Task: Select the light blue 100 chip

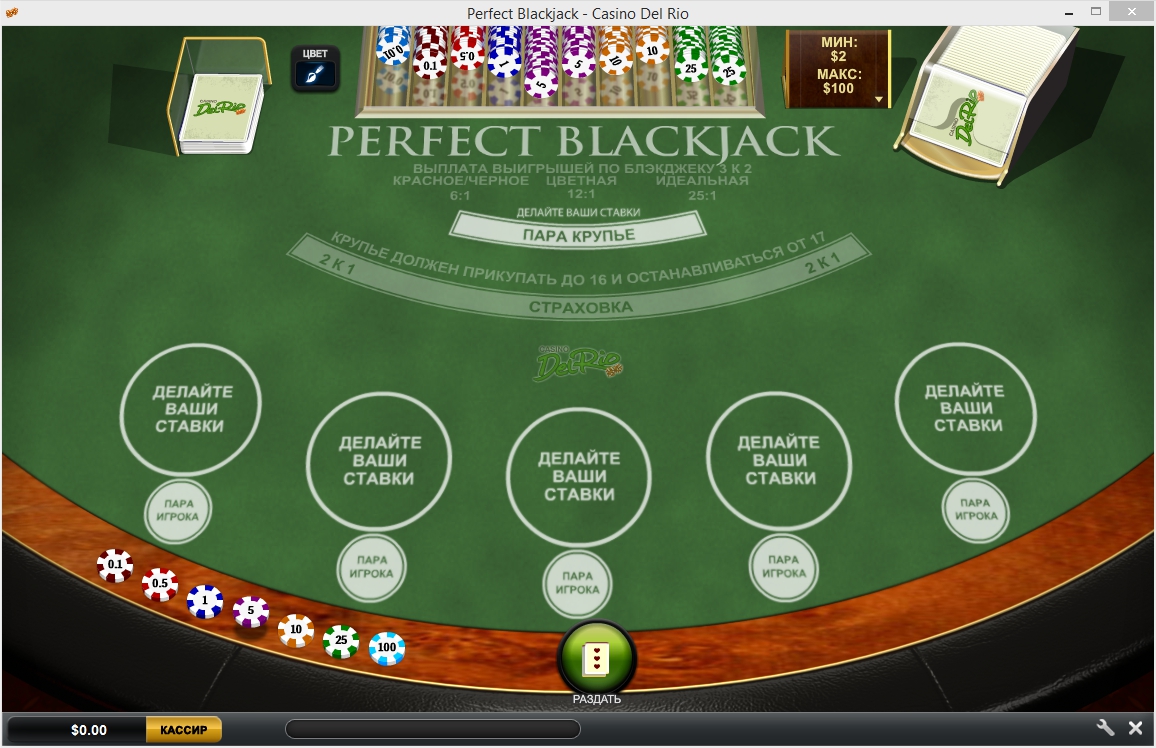Action: (387, 648)
